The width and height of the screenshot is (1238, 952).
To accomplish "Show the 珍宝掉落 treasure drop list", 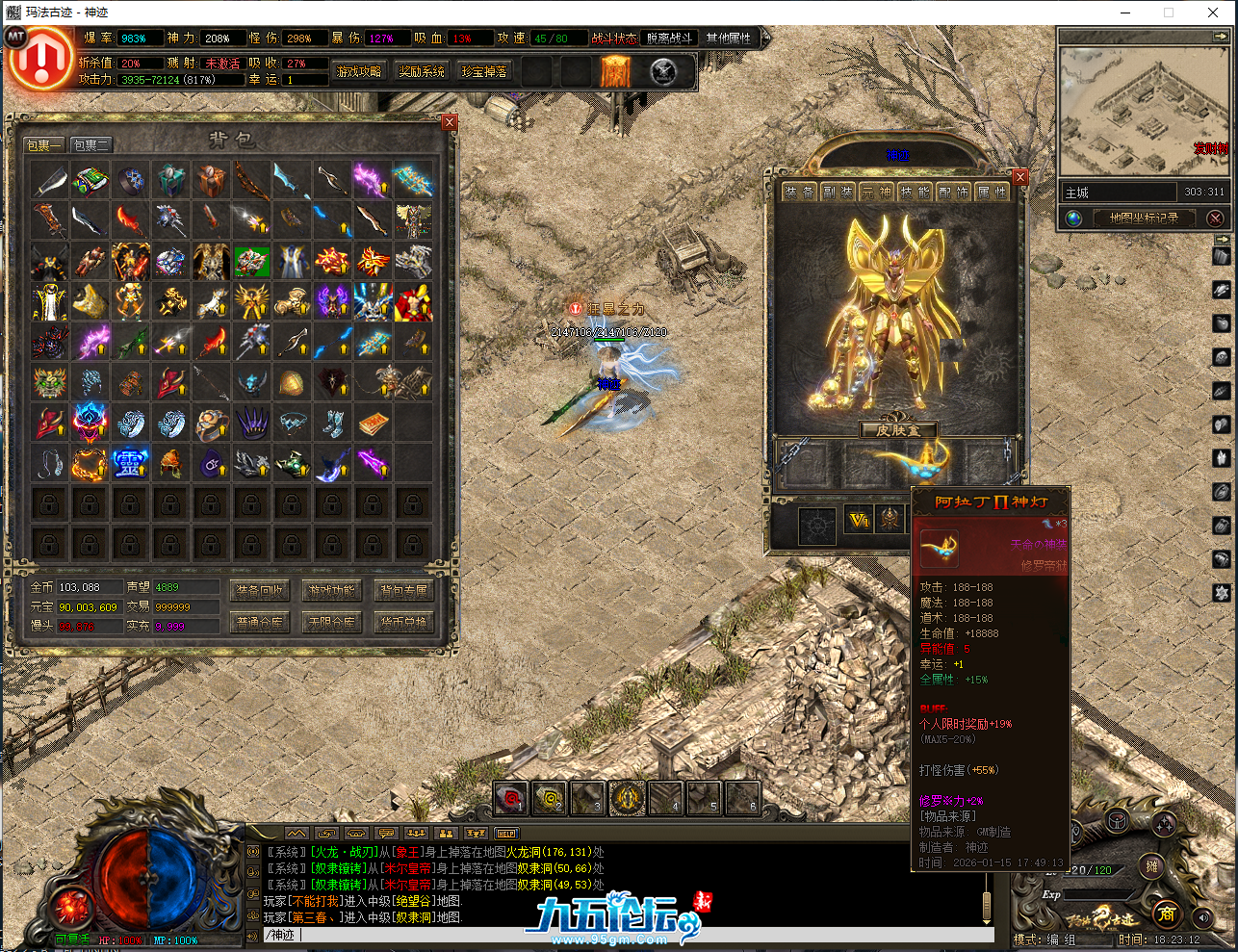I will coord(484,72).
